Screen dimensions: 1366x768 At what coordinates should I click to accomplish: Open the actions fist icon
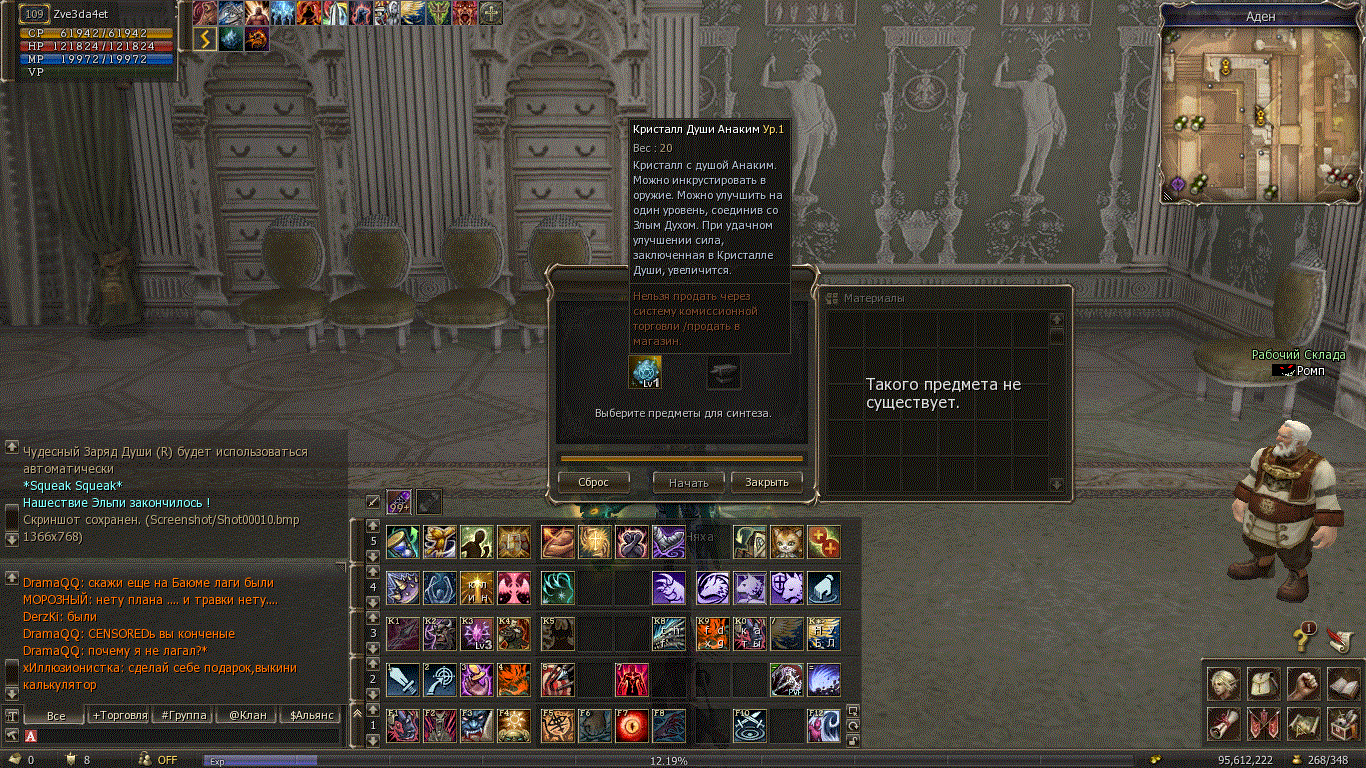[1303, 684]
